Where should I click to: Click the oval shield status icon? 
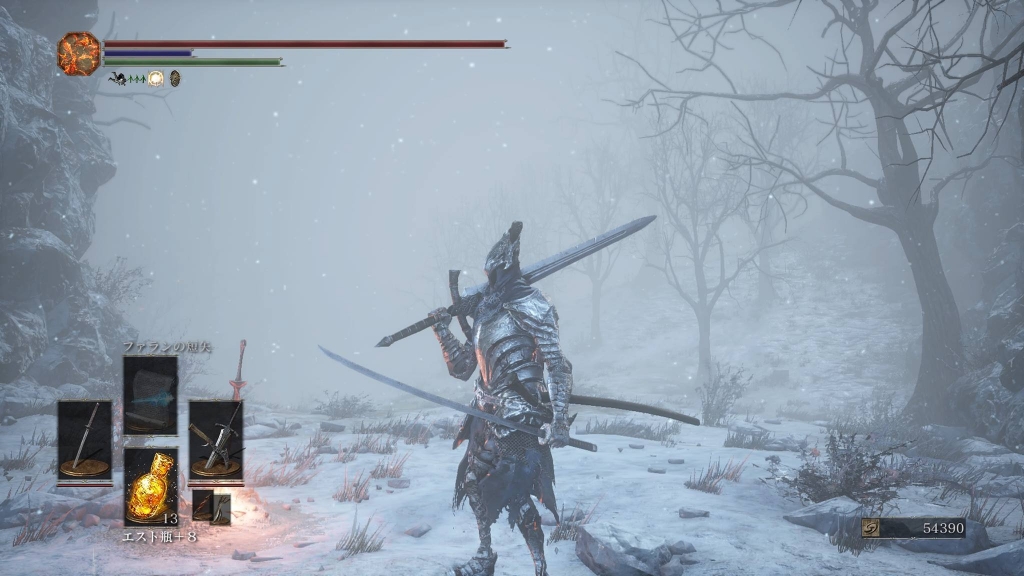click(175, 78)
